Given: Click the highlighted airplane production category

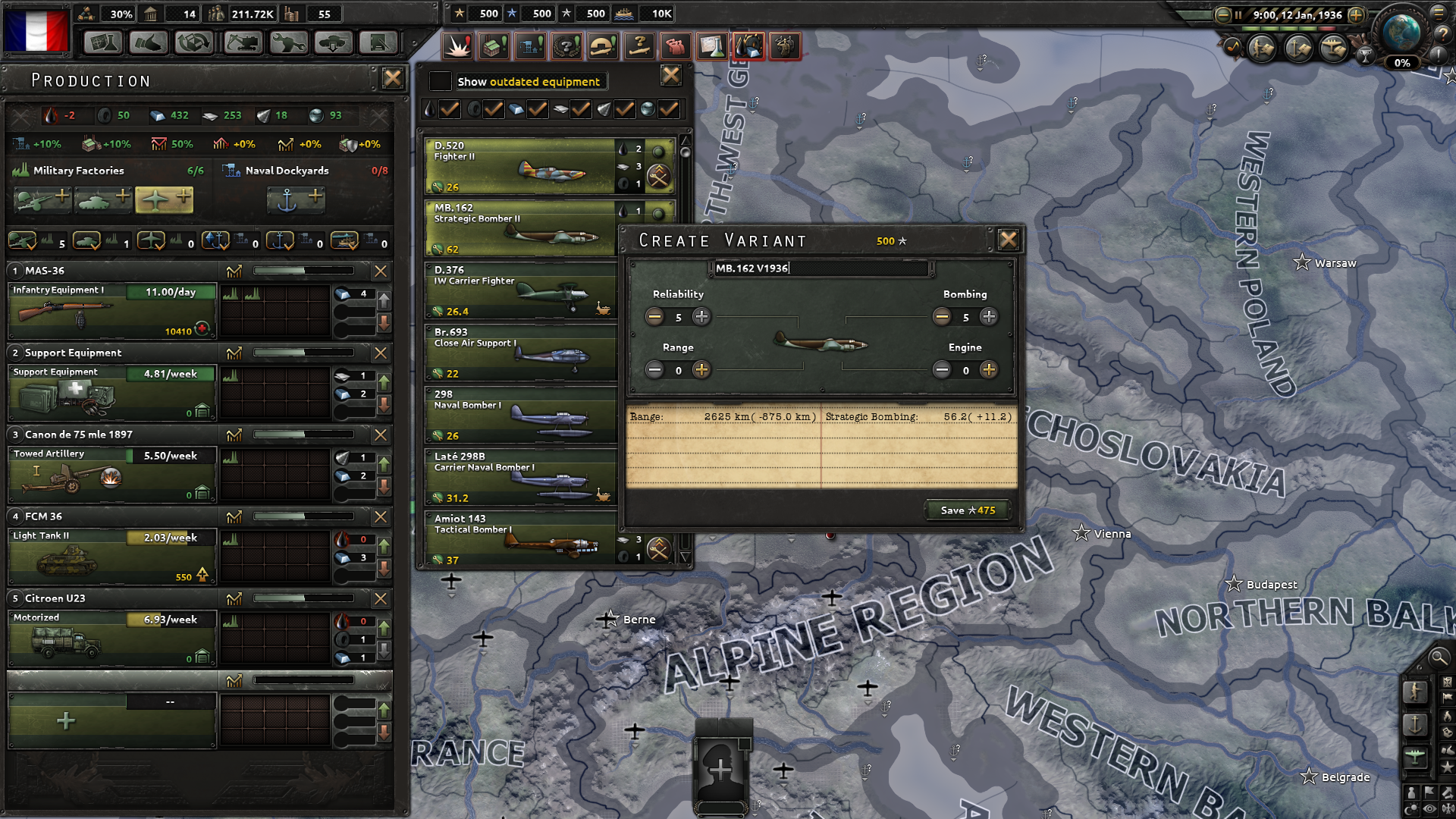Looking at the screenshot, I should coord(164,199).
